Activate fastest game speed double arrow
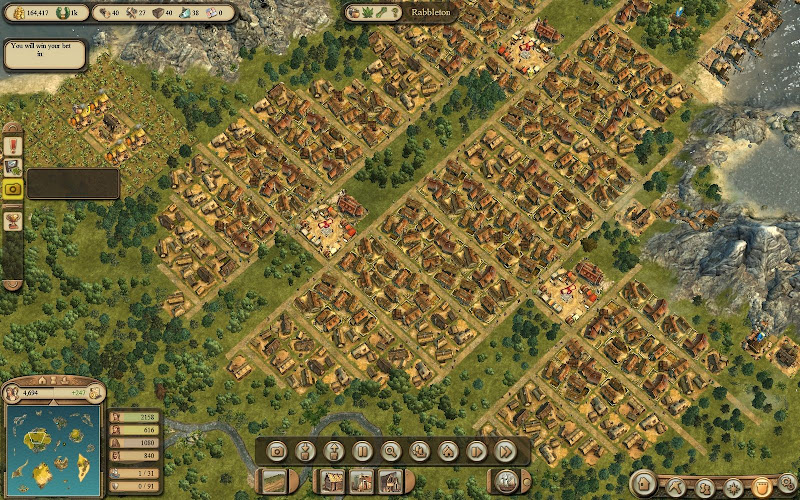 coord(506,451)
